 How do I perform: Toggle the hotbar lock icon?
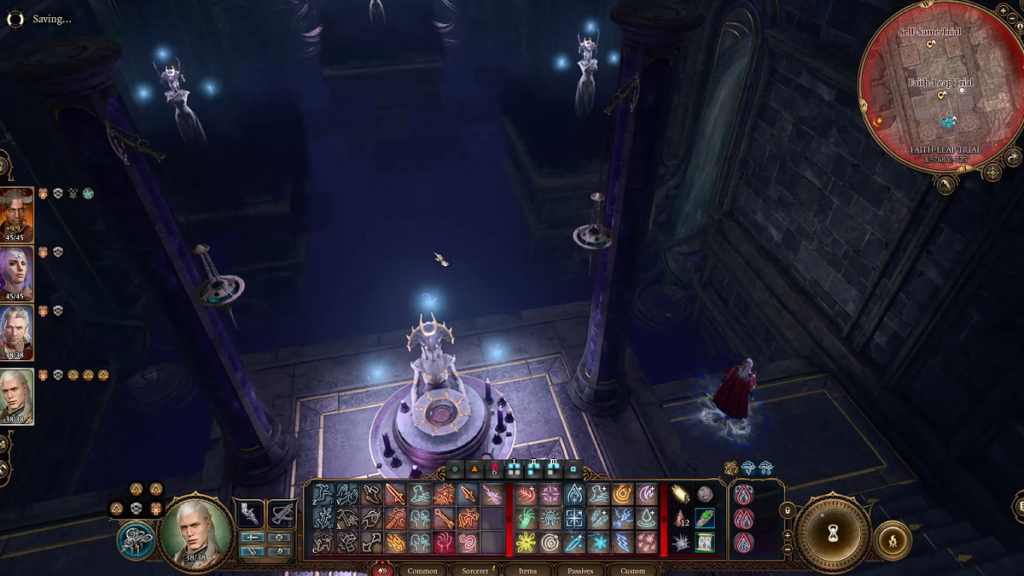coord(788,511)
